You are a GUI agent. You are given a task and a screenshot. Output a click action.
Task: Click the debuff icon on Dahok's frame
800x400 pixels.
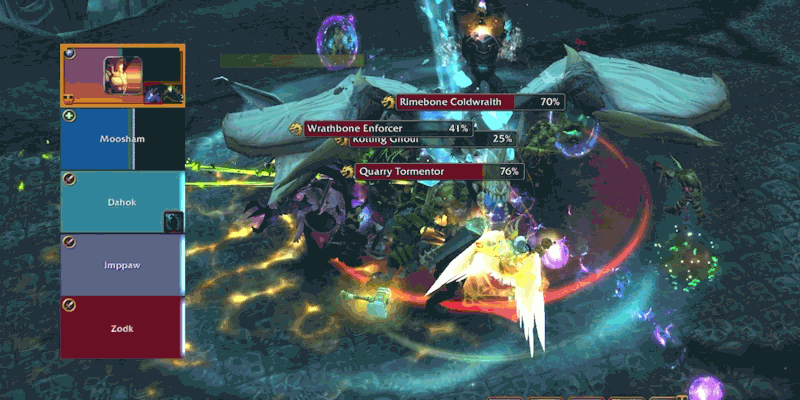coord(173,221)
